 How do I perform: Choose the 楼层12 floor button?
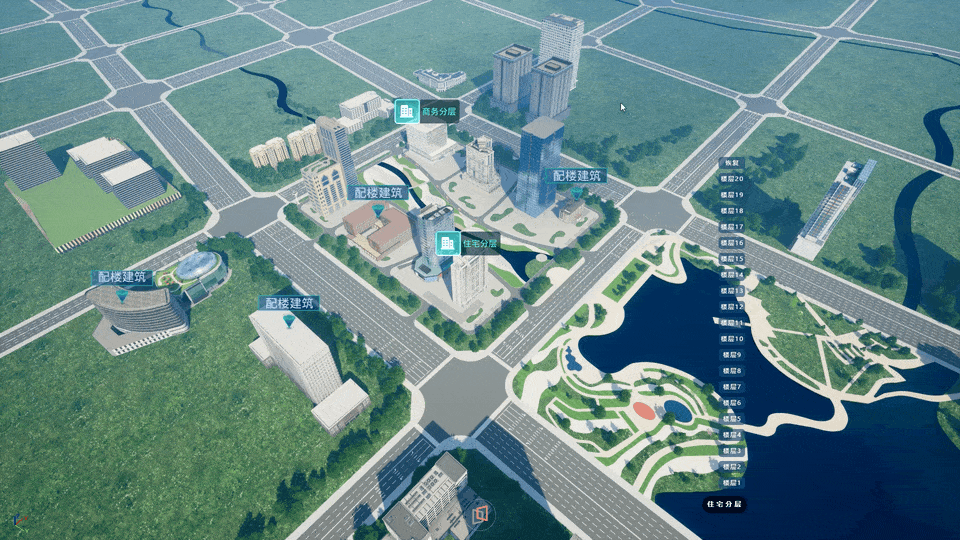pos(732,307)
